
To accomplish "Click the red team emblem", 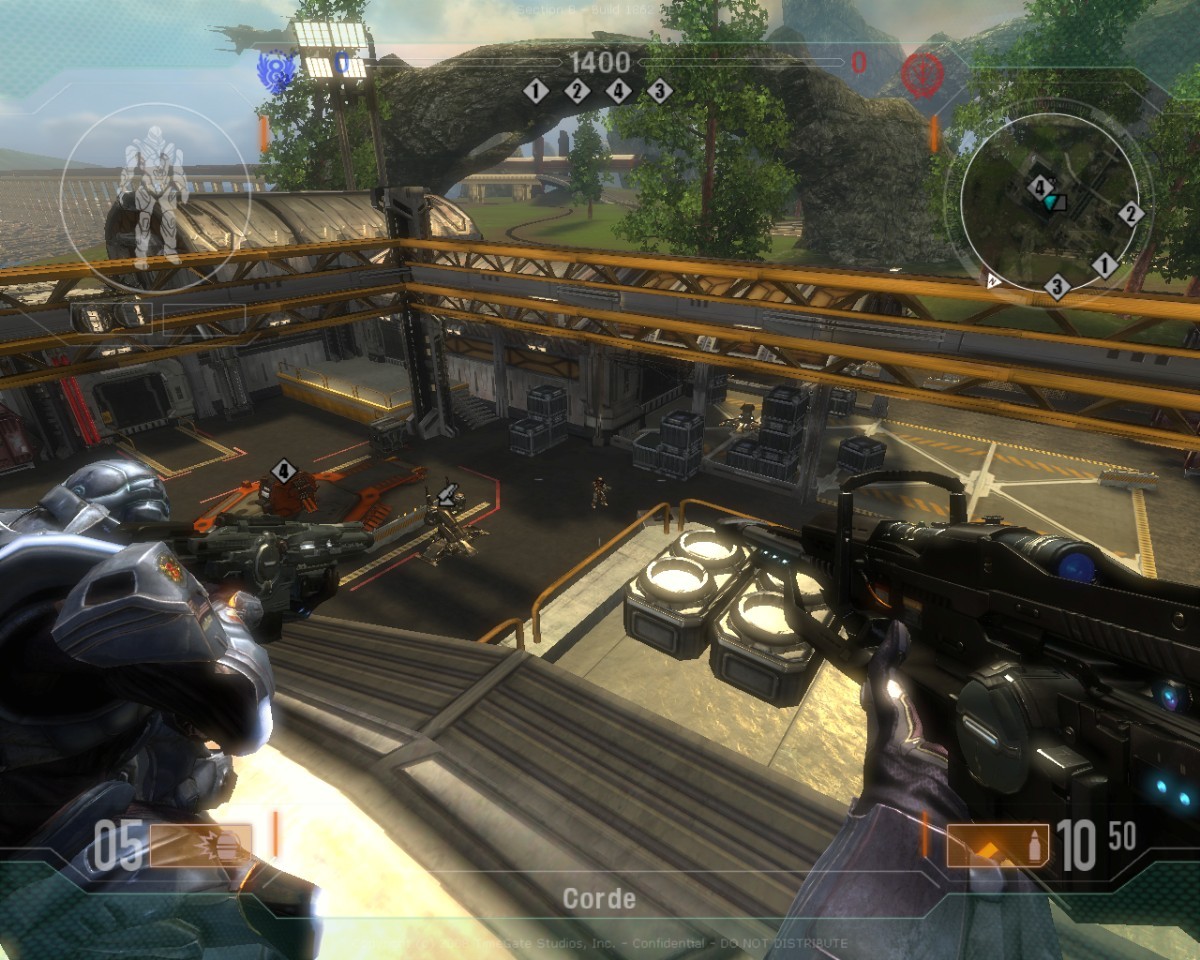I will (920, 72).
